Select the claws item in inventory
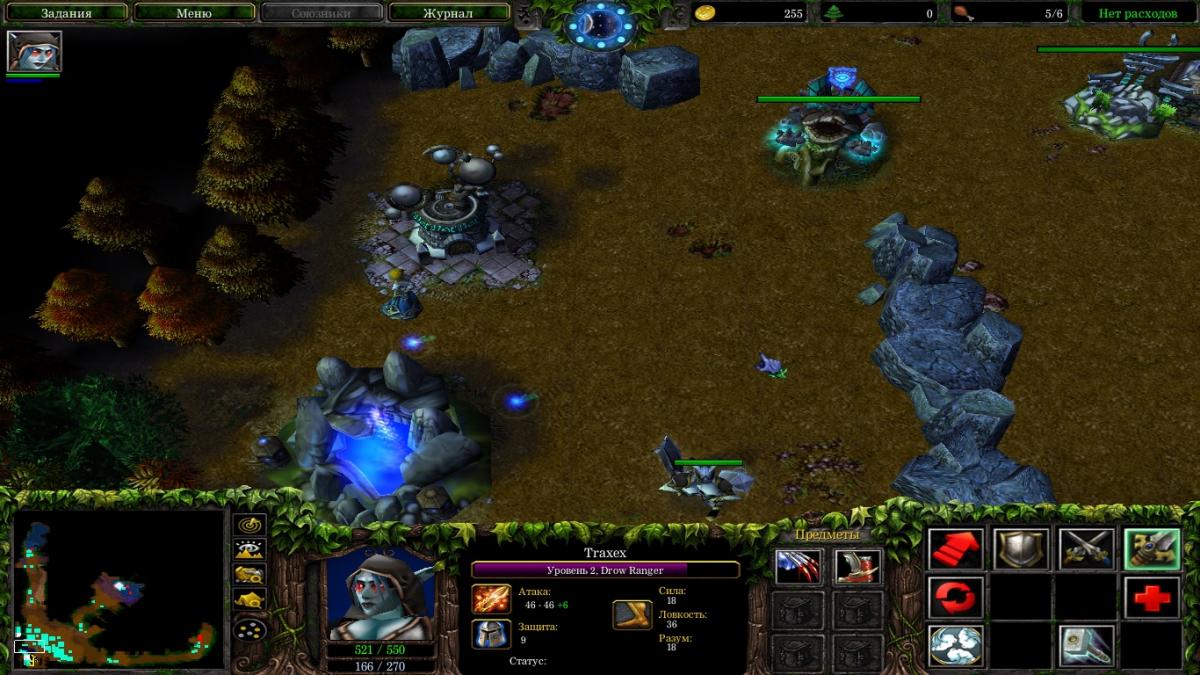This screenshot has width=1200, height=675. click(798, 566)
